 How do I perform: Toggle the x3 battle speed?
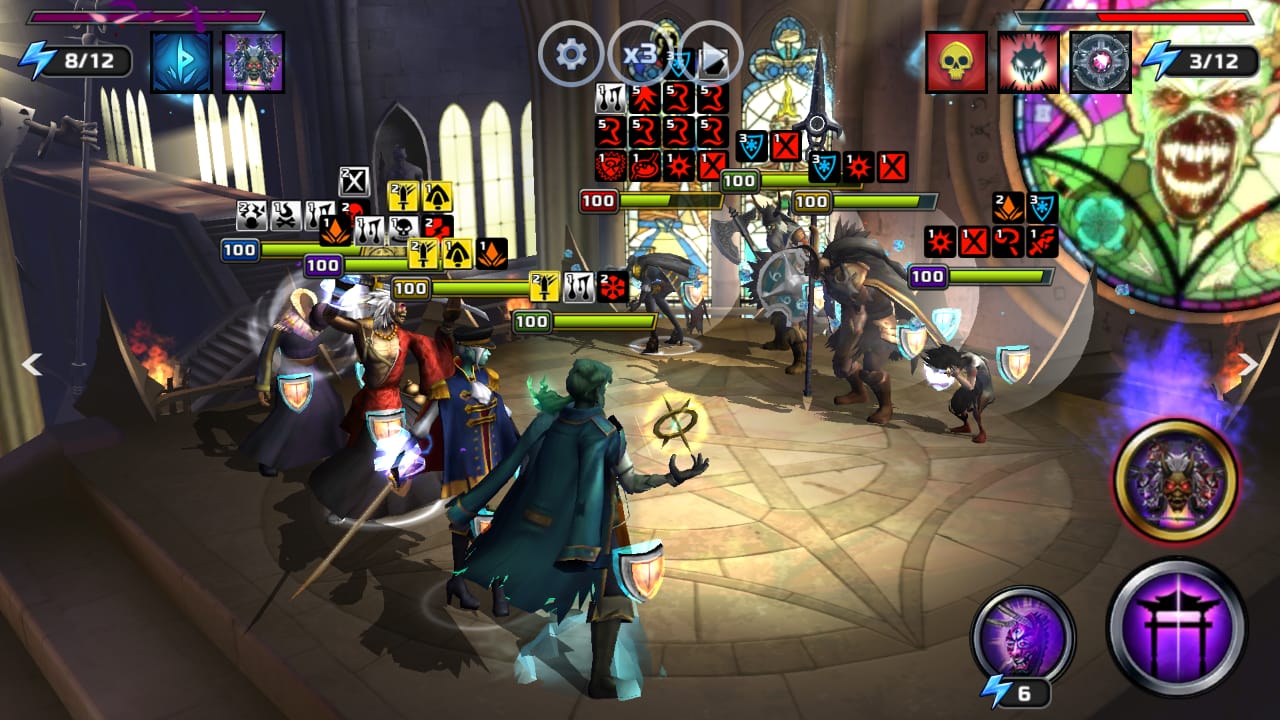pyautogui.click(x=640, y=53)
